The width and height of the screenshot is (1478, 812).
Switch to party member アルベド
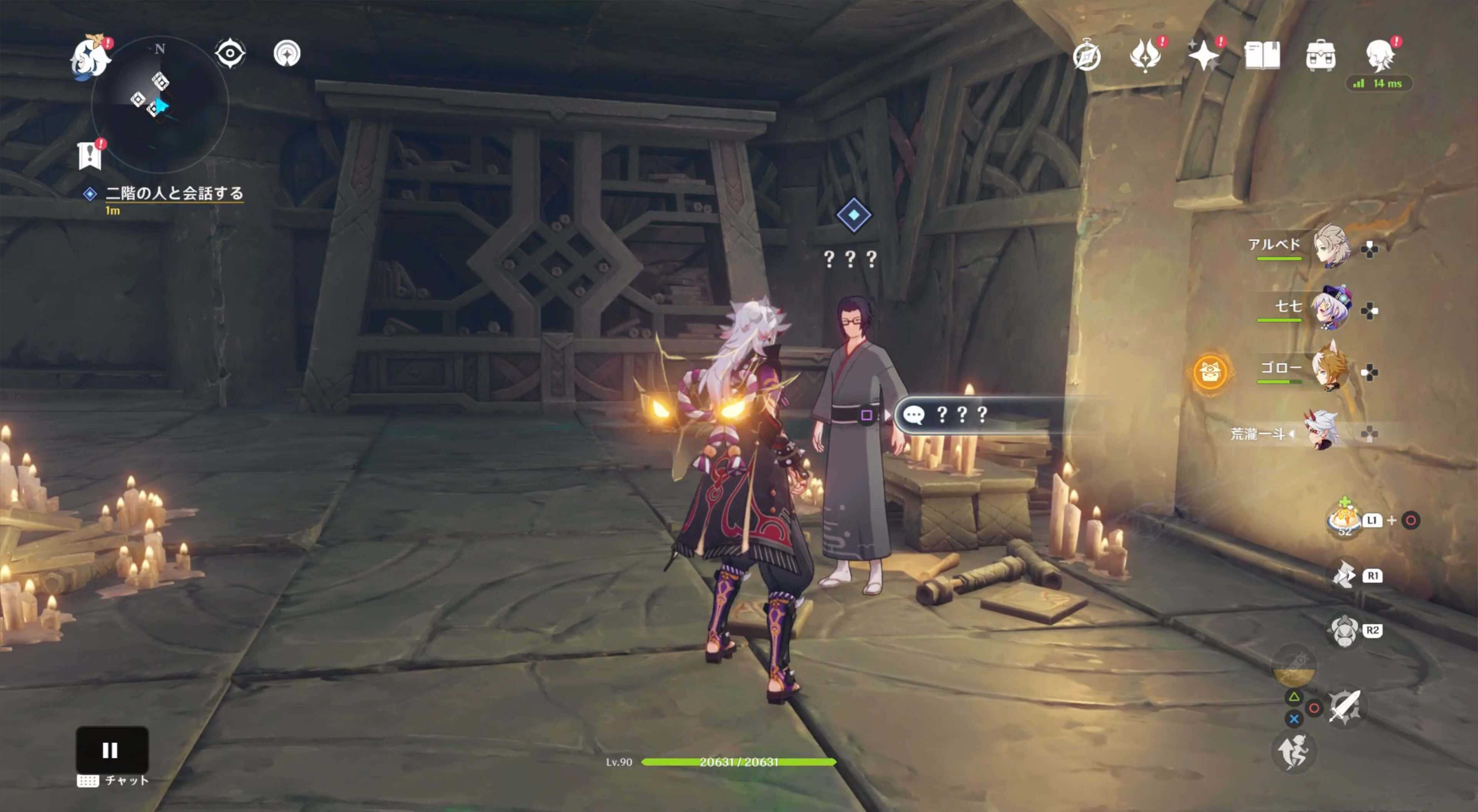1331,246
